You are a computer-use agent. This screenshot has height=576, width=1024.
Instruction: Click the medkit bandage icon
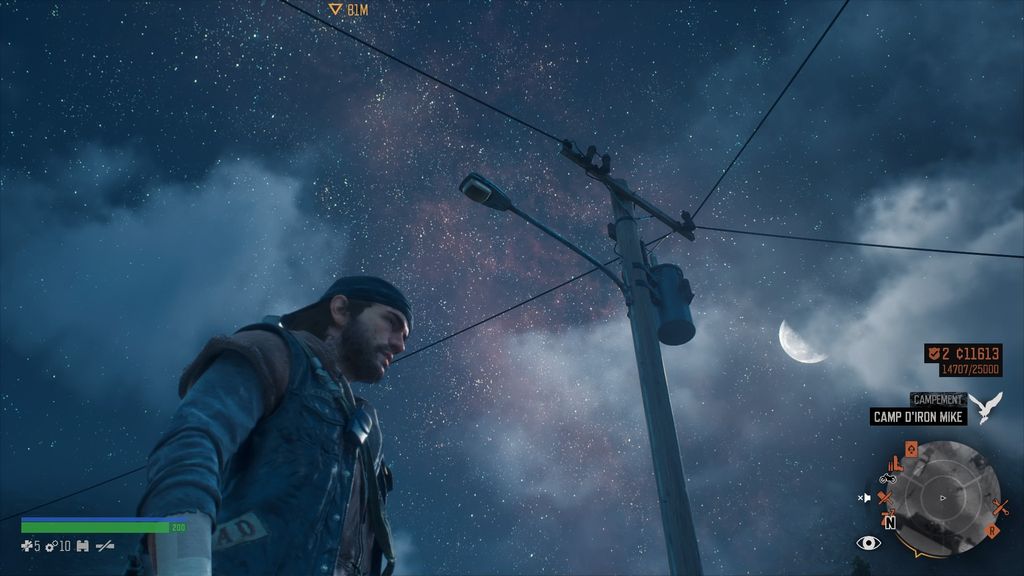point(27,546)
